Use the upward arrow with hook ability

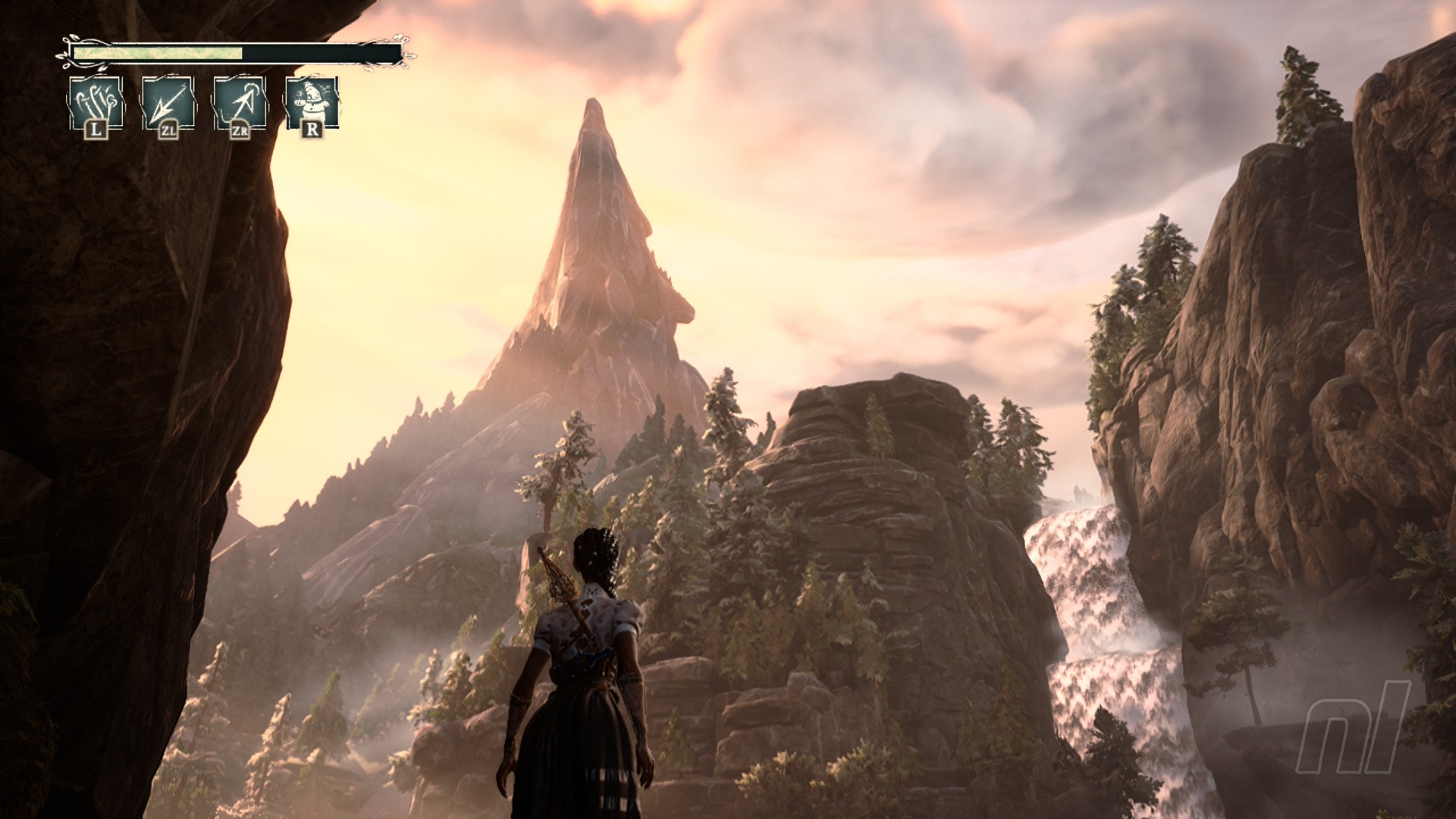click(x=240, y=104)
